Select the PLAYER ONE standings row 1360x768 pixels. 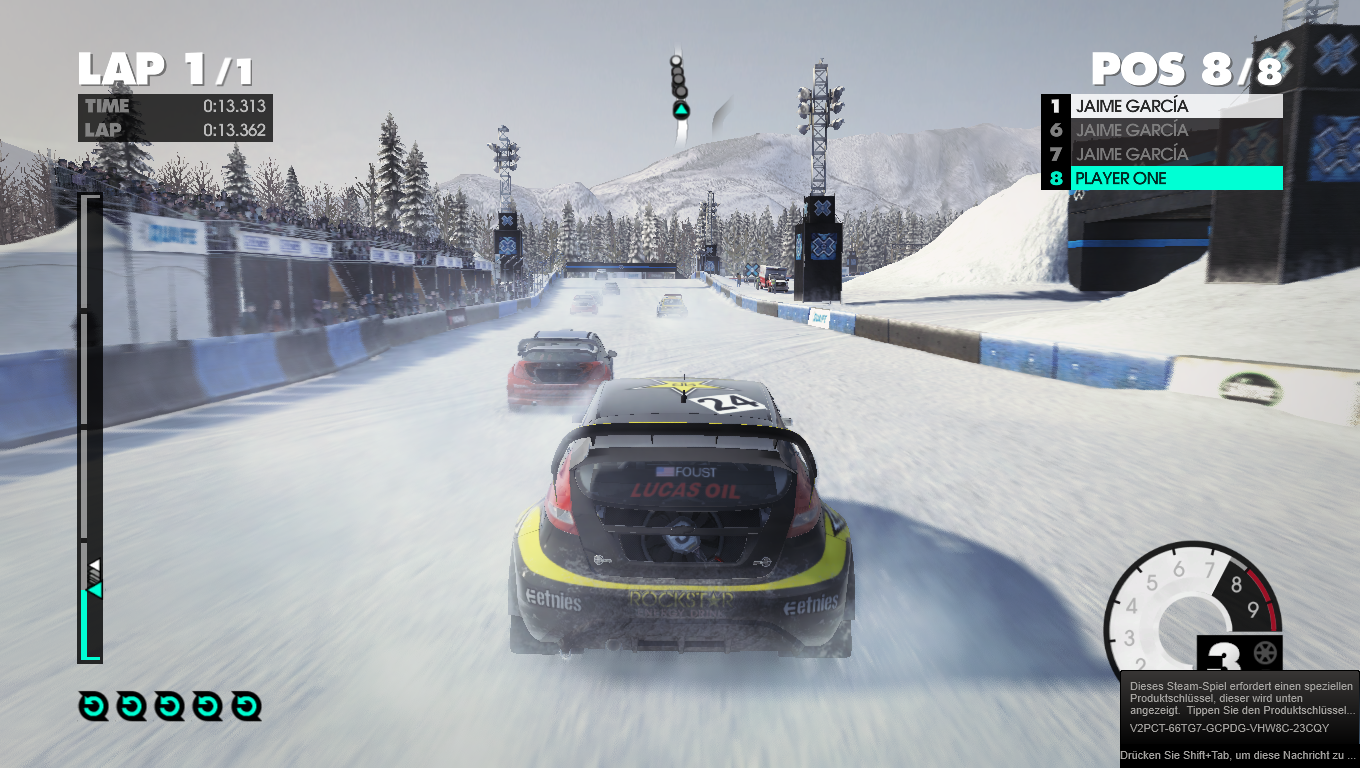[x=1175, y=179]
